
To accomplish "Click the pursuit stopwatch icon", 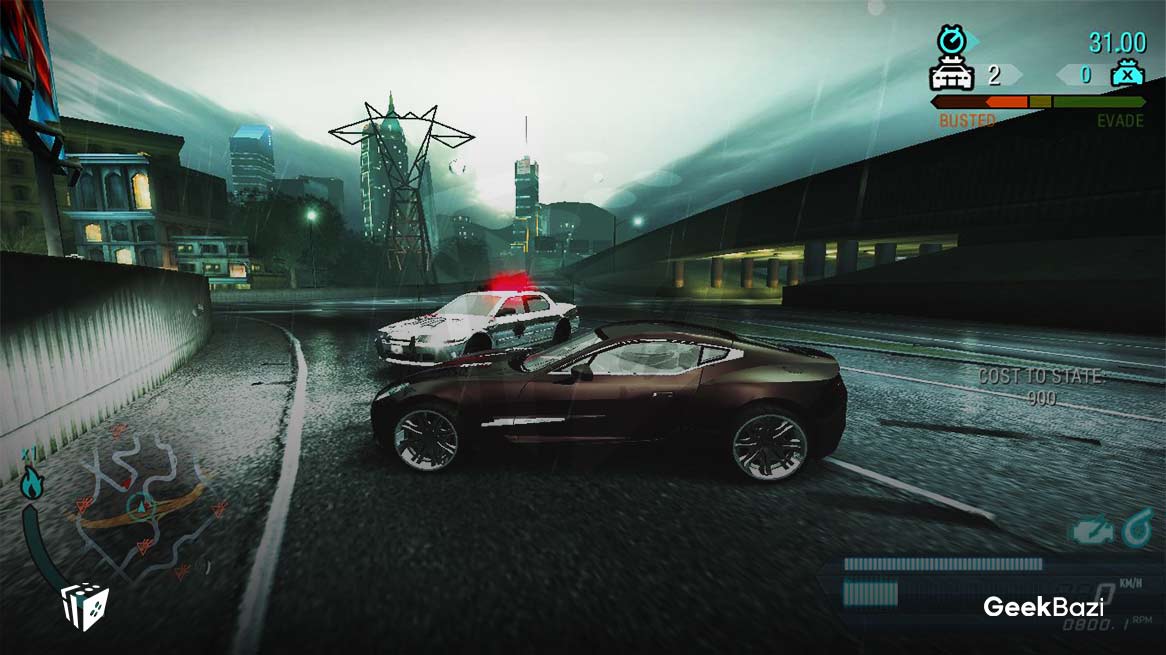I will click(x=951, y=40).
